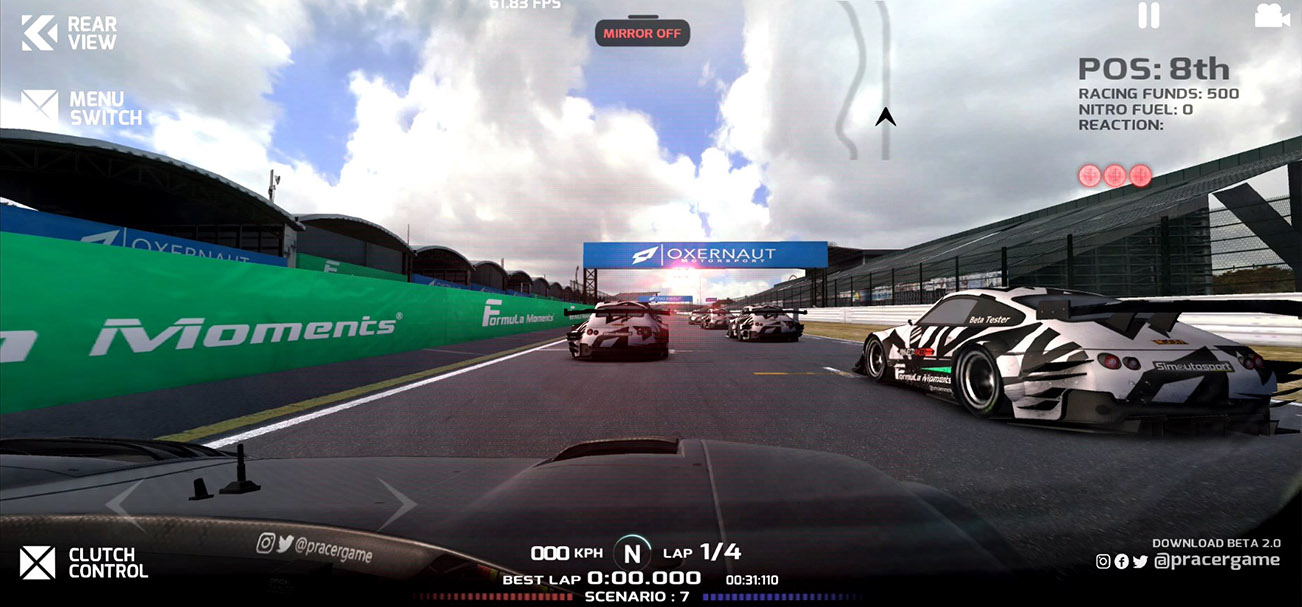Tap the Menu Switch button
This screenshot has width=1302, height=607.
[x=82, y=108]
